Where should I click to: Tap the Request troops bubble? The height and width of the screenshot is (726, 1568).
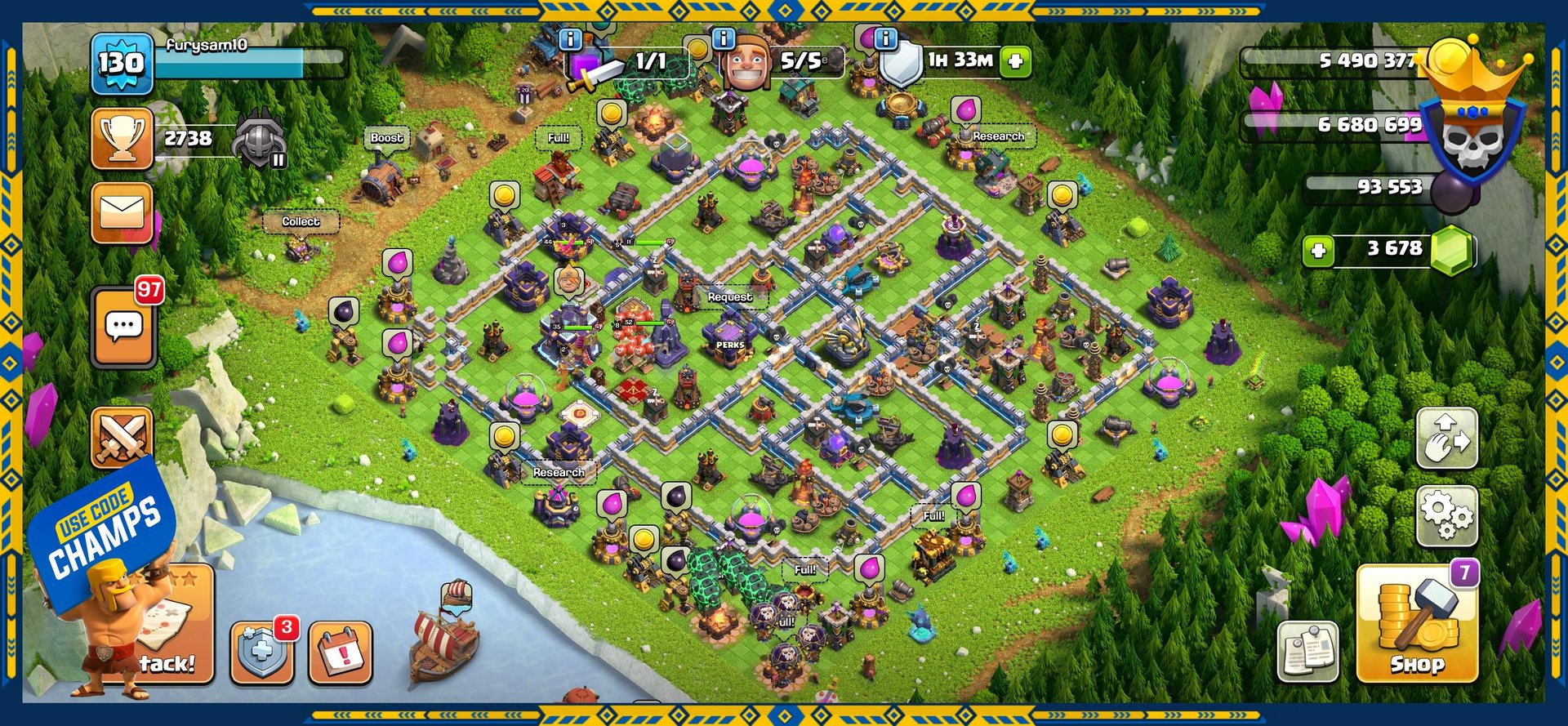click(x=729, y=297)
